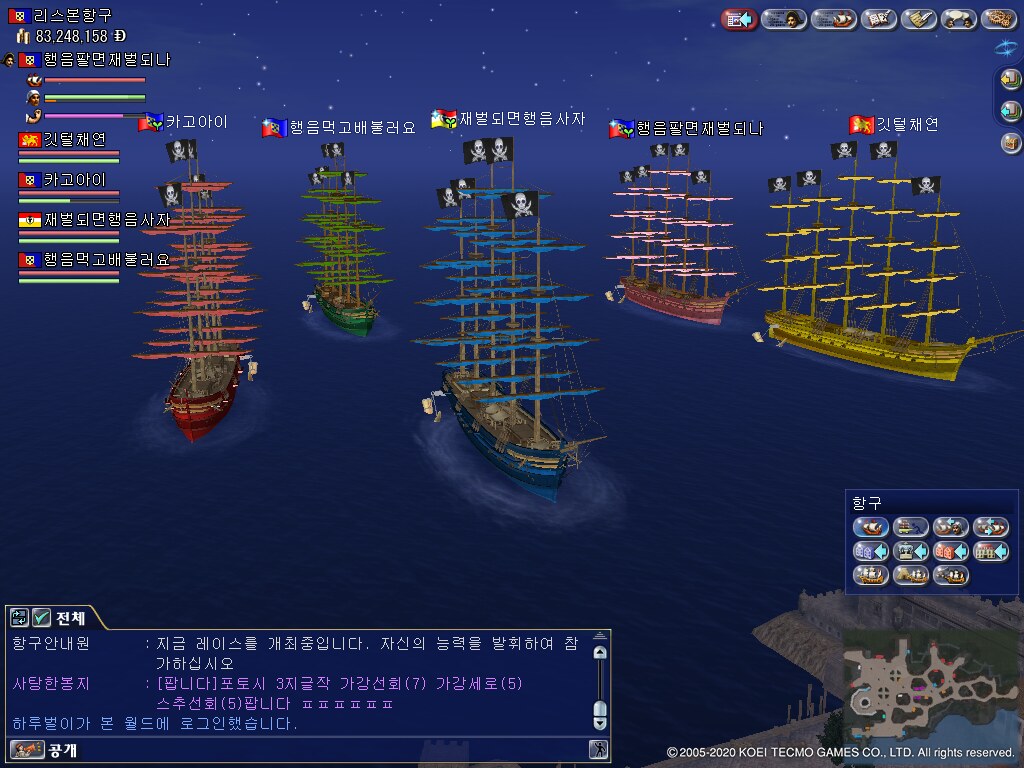The image size is (1024, 768).
Task: Open the gear settings menu
Action: click(999, 19)
